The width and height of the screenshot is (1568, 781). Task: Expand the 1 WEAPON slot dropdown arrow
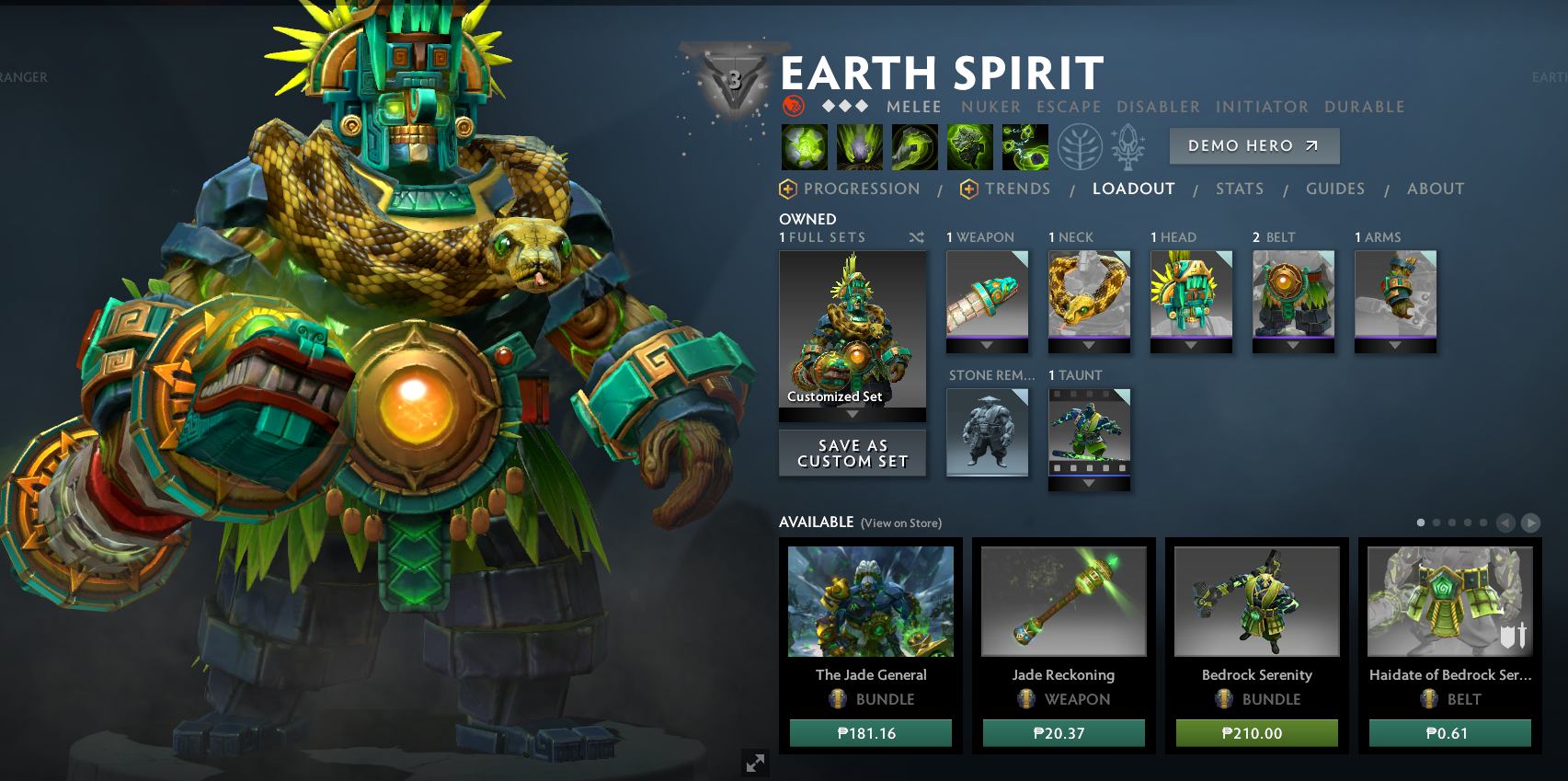tap(987, 347)
